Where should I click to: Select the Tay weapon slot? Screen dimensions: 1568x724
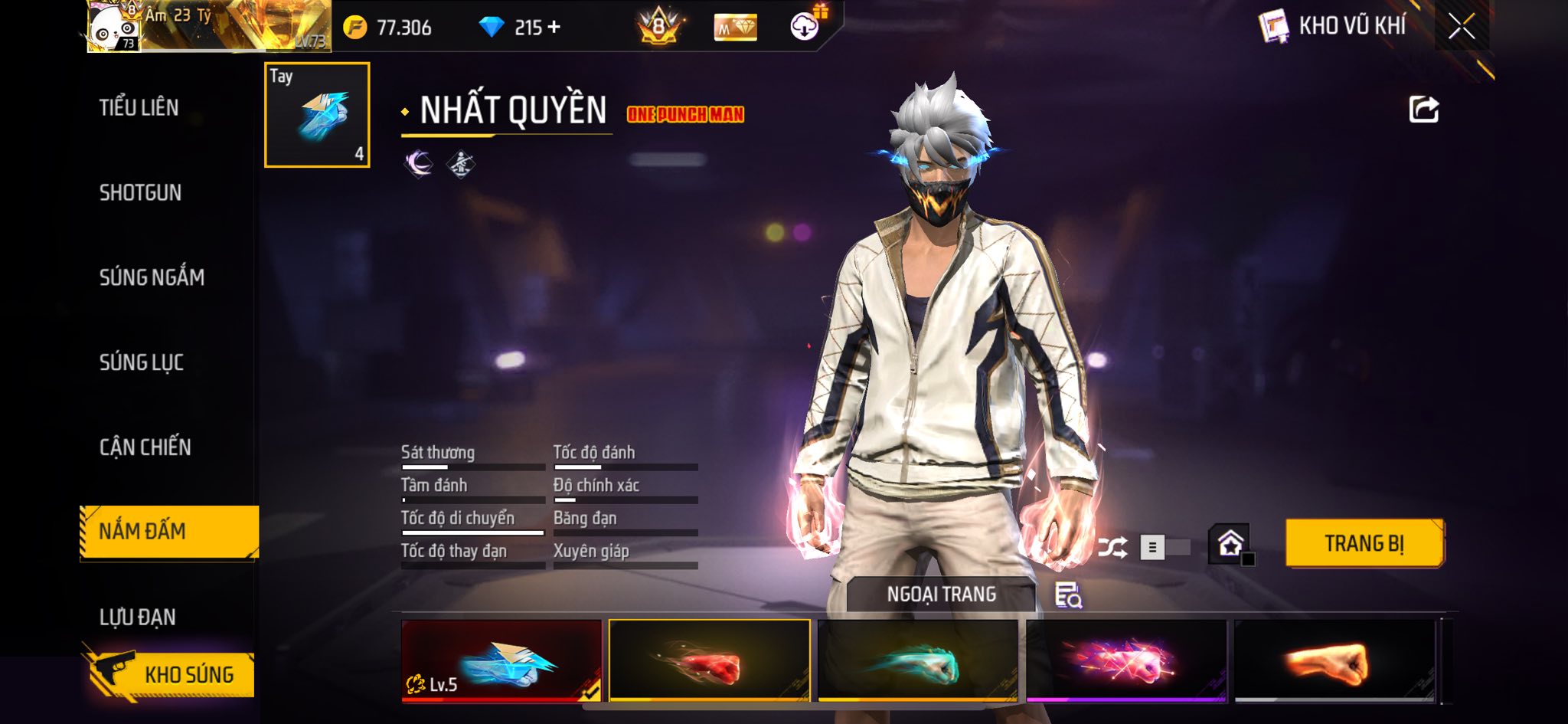click(x=317, y=115)
